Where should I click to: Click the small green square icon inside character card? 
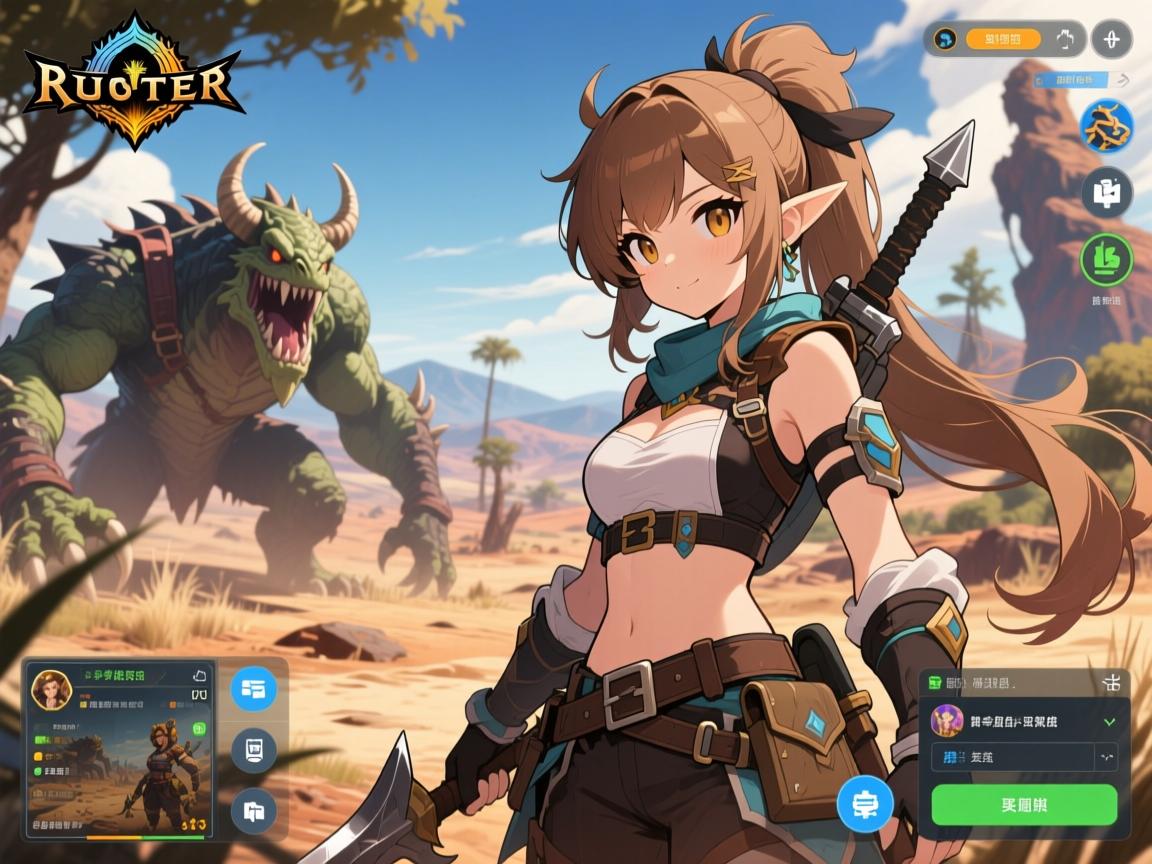click(198, 728)
